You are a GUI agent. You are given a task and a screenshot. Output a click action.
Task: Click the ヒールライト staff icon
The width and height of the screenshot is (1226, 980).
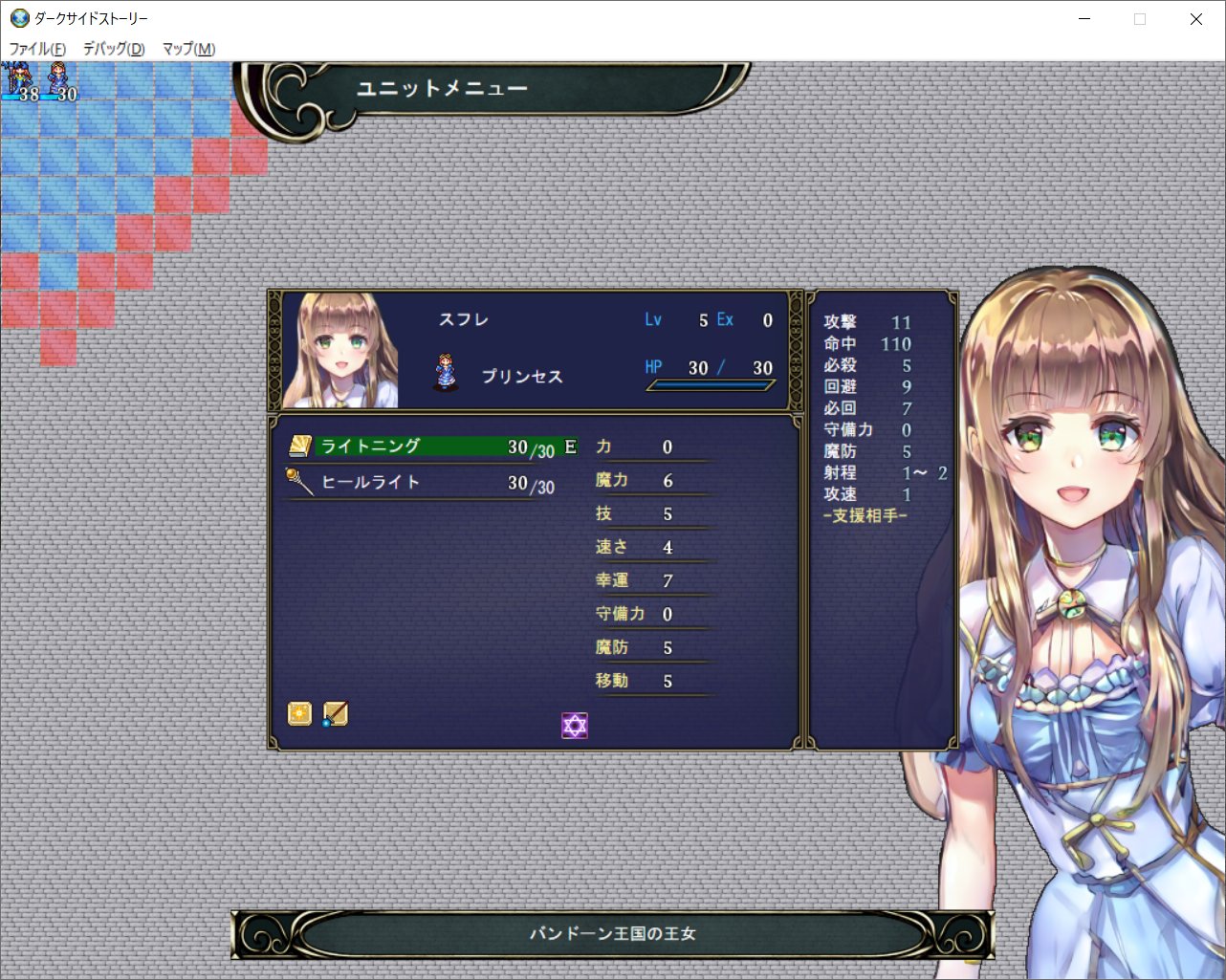(x=300, y=480)
